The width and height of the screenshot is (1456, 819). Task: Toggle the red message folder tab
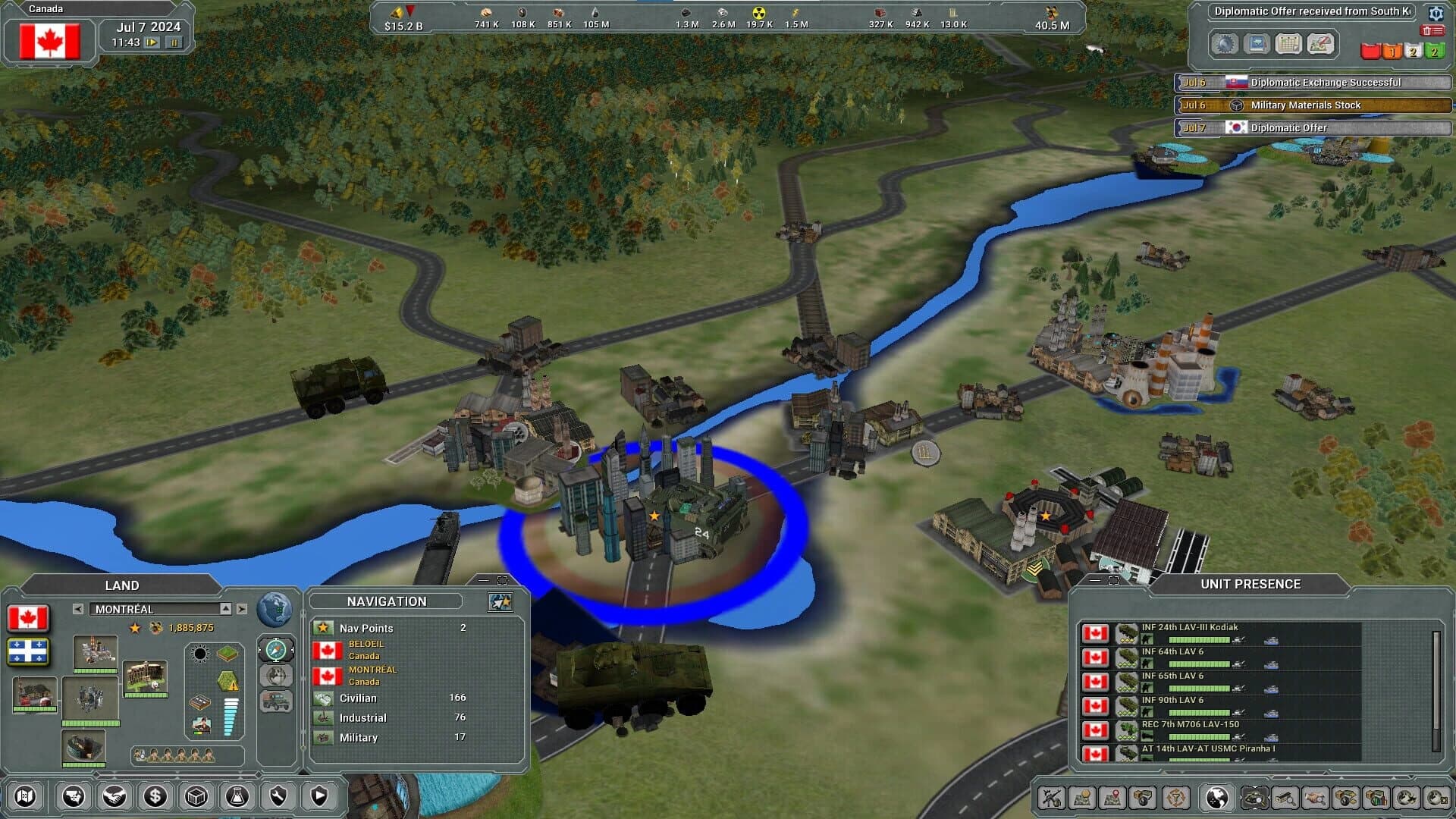(x=1370, y=51)
